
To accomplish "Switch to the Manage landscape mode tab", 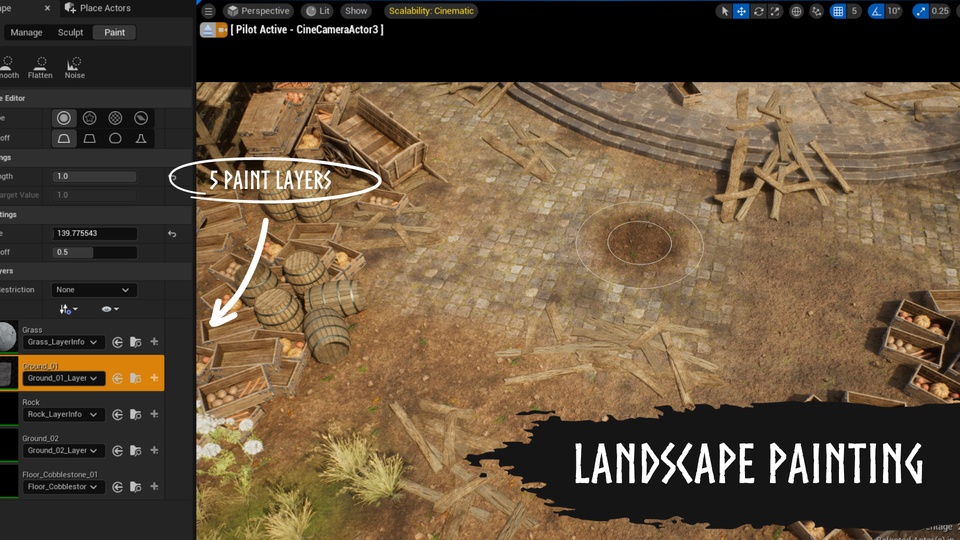I will coord(26,32).
